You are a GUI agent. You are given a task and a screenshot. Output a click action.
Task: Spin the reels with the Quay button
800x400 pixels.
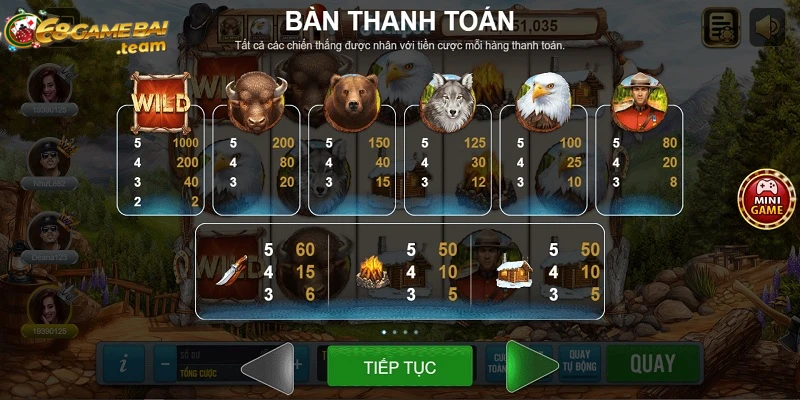[x=651, y=364]
